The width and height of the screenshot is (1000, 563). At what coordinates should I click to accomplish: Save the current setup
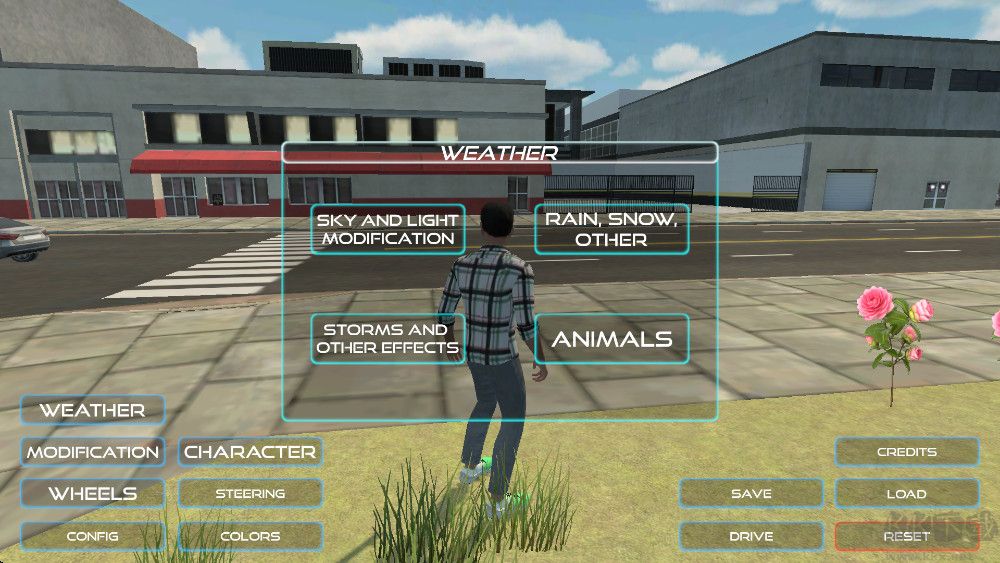[751, 494]
